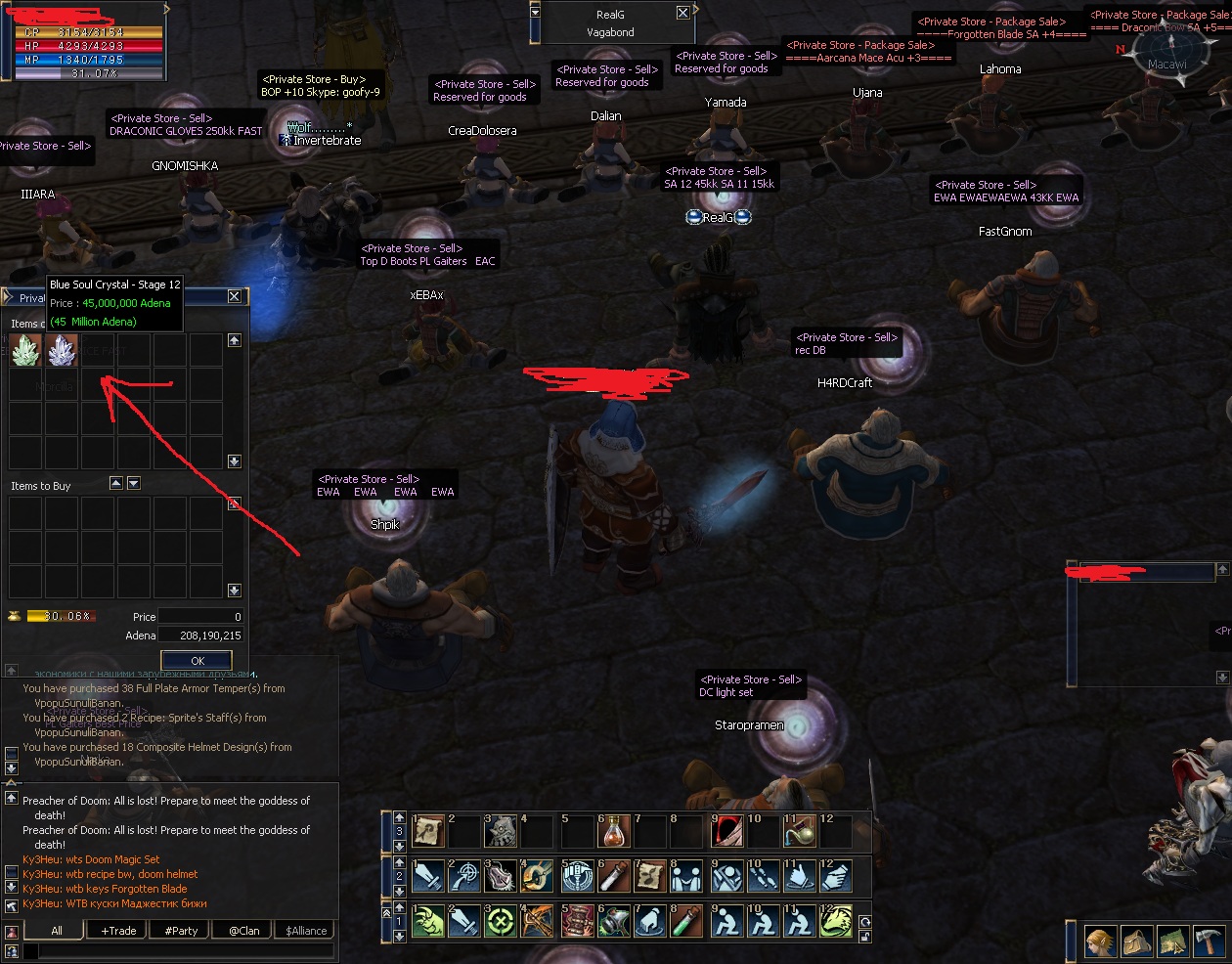Open the hammer system menu icon
The width and height of the screenshot is (1232, 964).
pos(1210,942)
